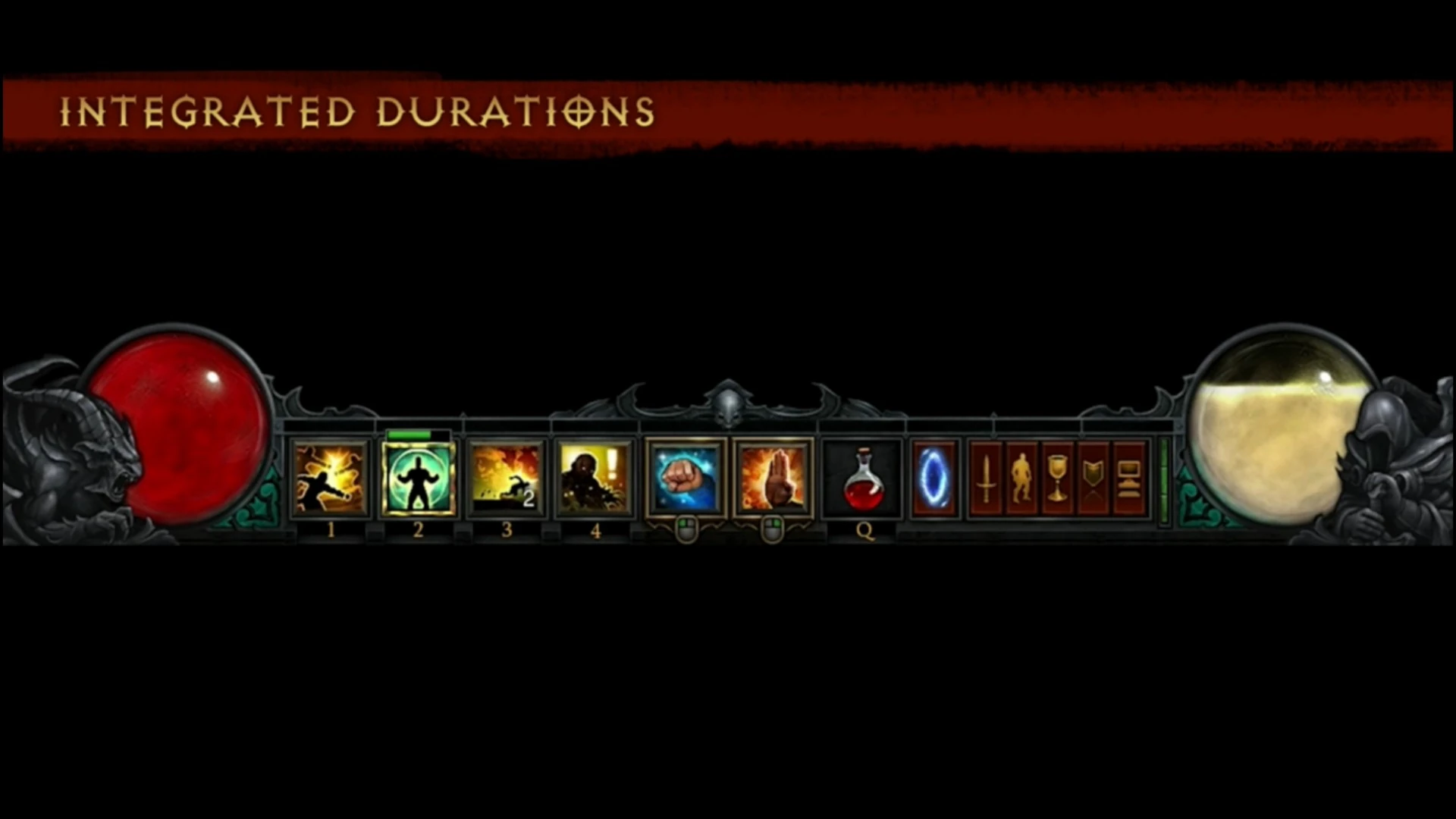Click the skull ornament at the bar's center
1456x819 pixels.
[x=729, y=409]
